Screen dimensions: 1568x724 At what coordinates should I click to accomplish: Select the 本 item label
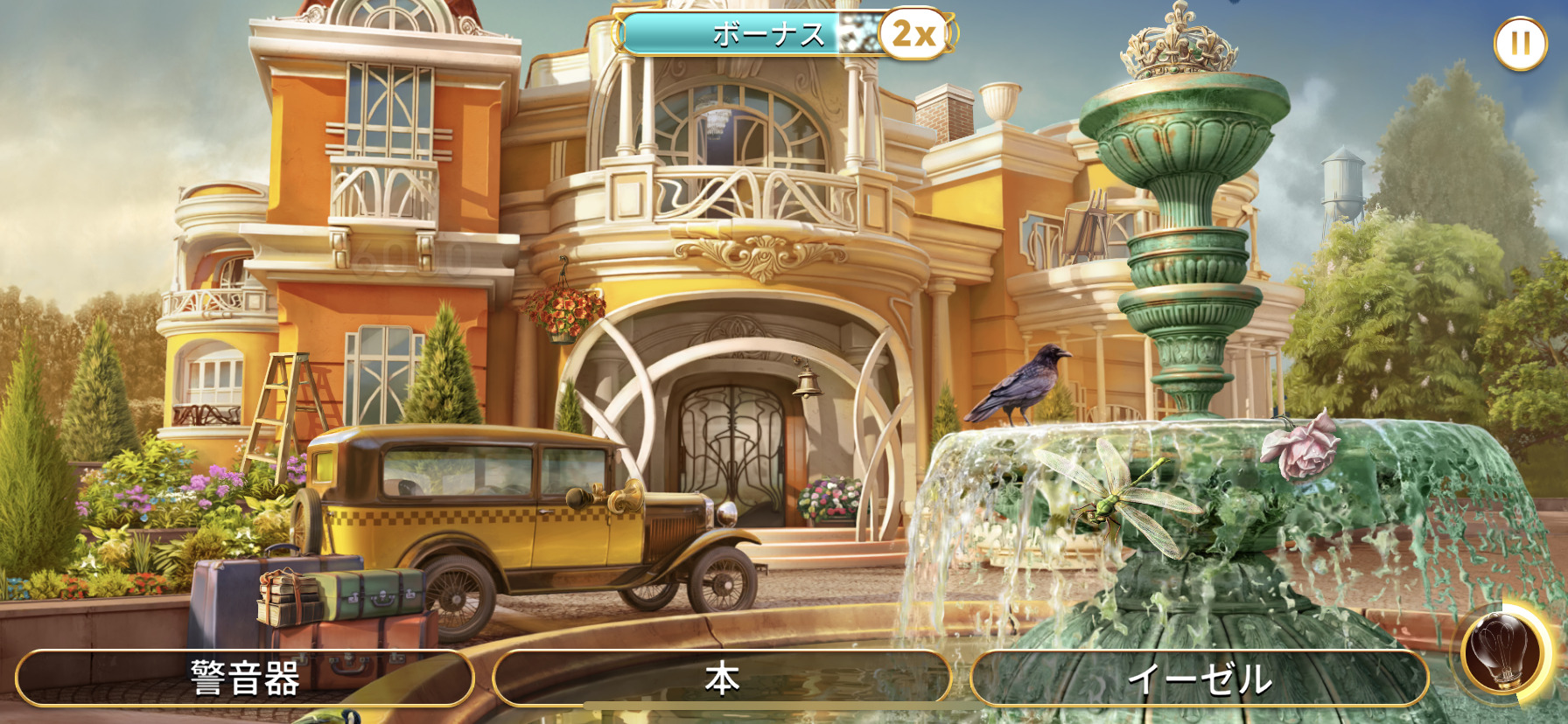722,679
